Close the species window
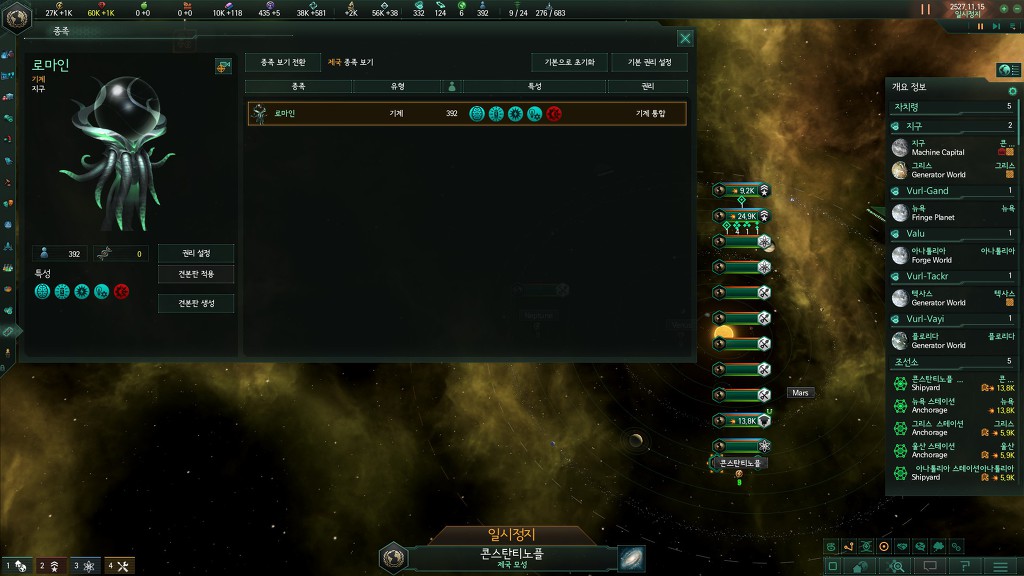Viewport: 1024px width, 576px height. point(685,38)
